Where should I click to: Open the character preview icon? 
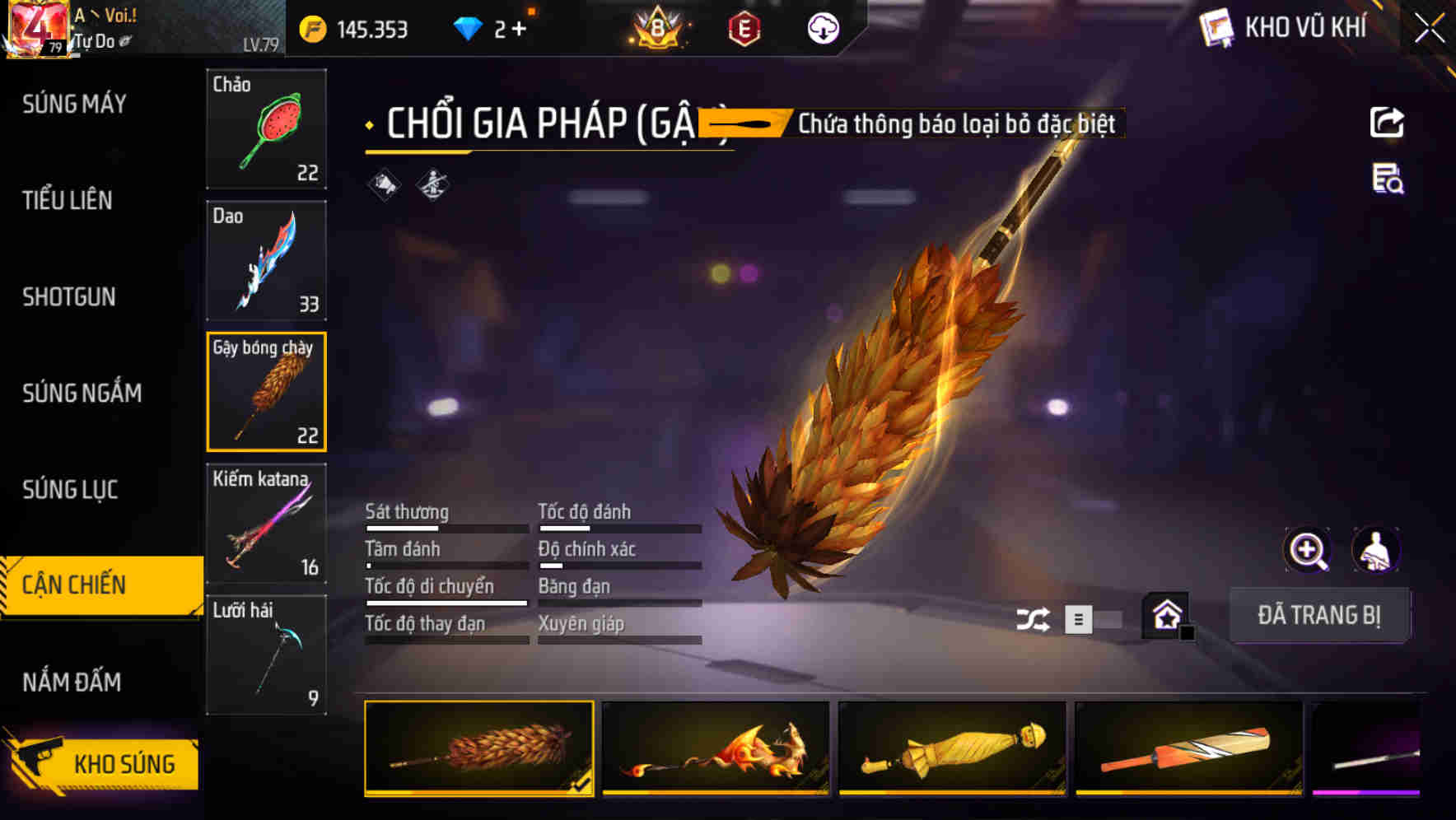point(1377,551)
